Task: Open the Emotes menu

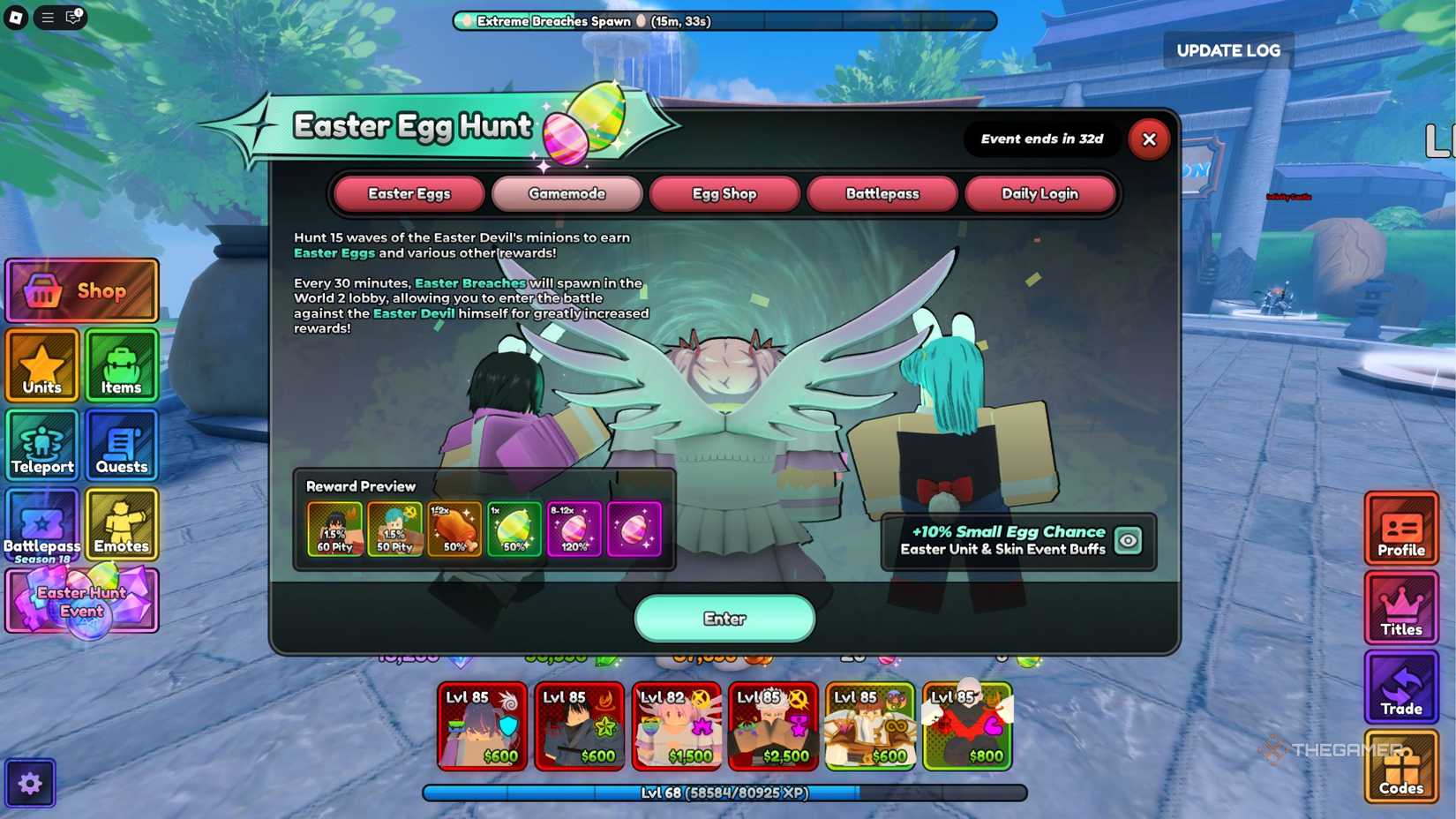Action: point(121,525)
